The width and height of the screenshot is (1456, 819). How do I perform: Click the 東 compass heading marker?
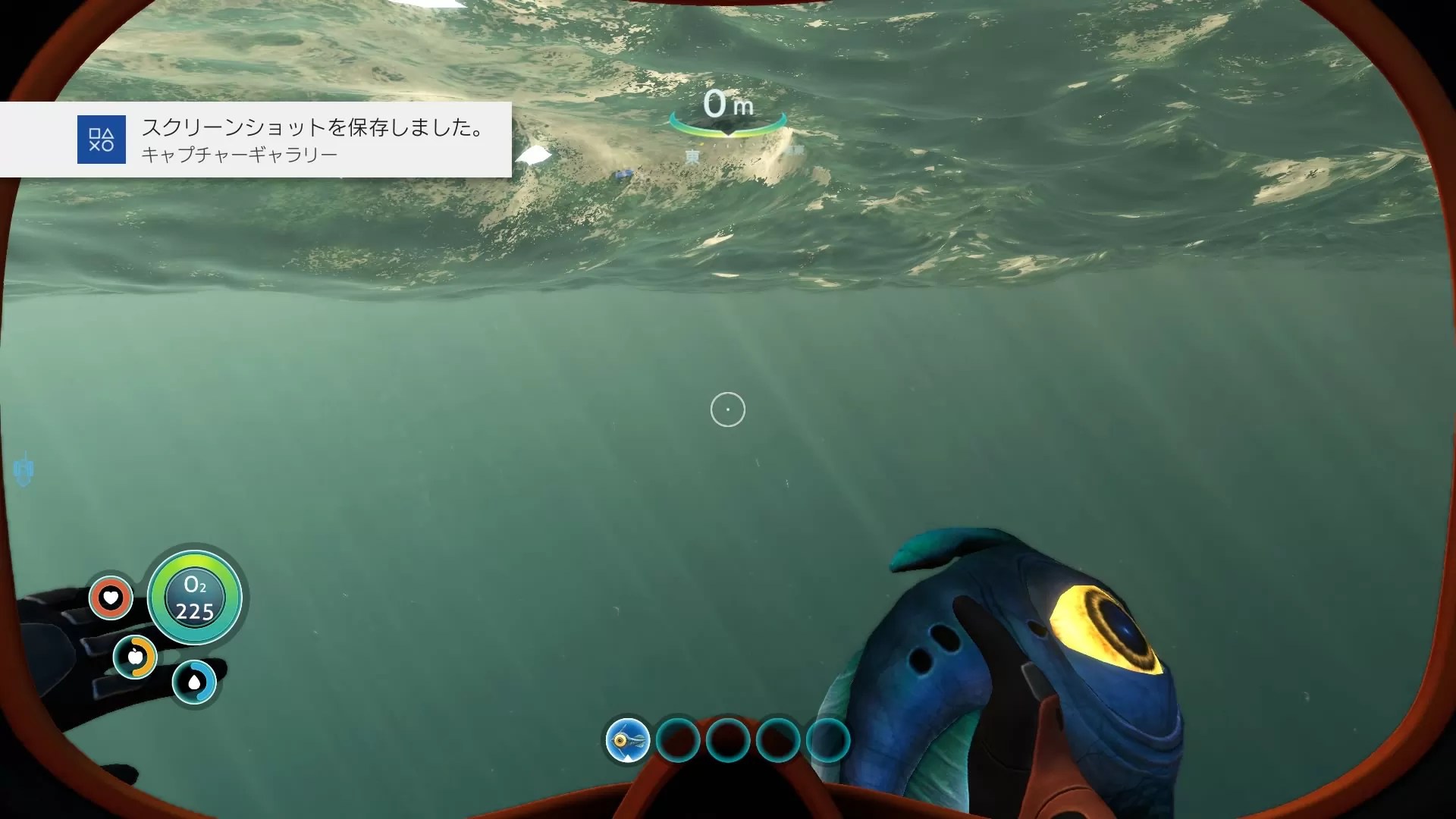[x=692, y=155]
